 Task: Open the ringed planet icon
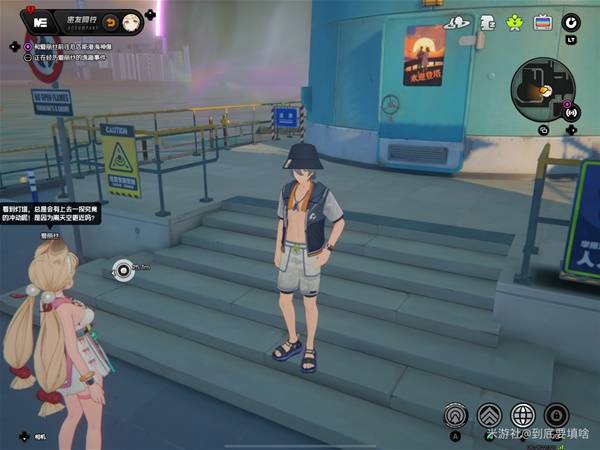[x=457, y=22]
